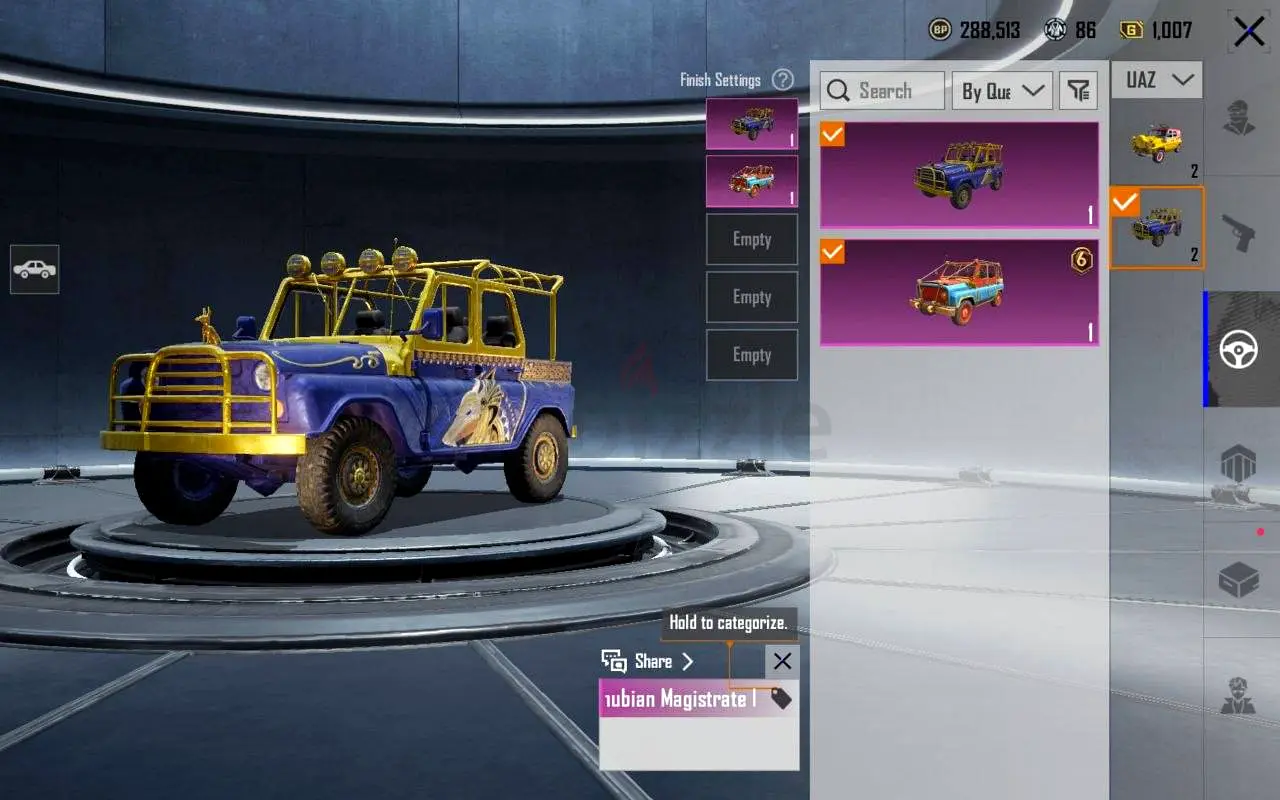Click the tag icon beside Nubian Magistrate
The image size is (1280, 800).
tap(781, 699)
